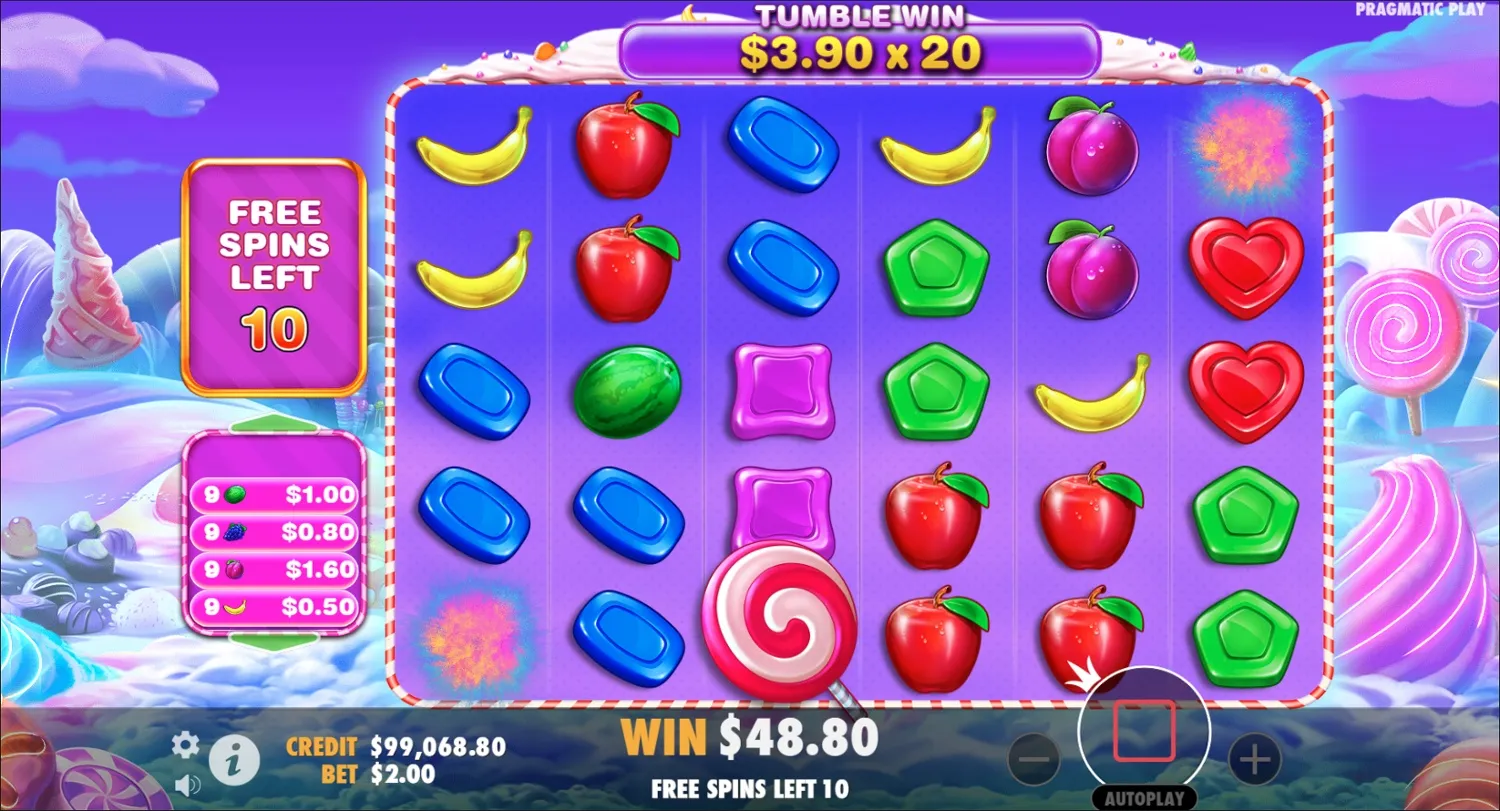The height and width of the screenshot is (811, 1500).
Task: Select the banana $0.50 payout row
Action: pos(275,607)
